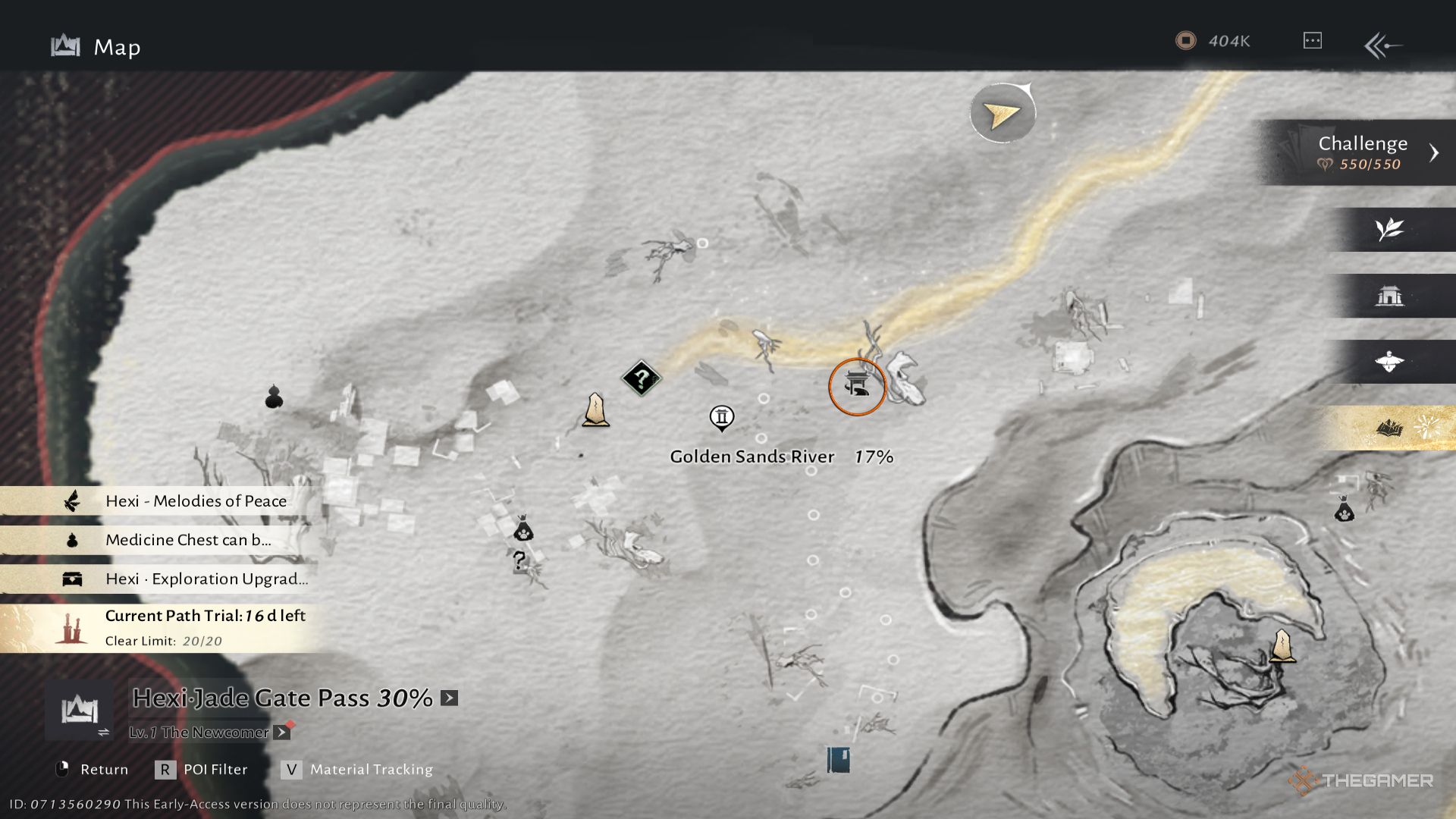
Task: Open Hexi - Melodies of Peace entry
Action: pyautogui.click(x=196, y=500)
